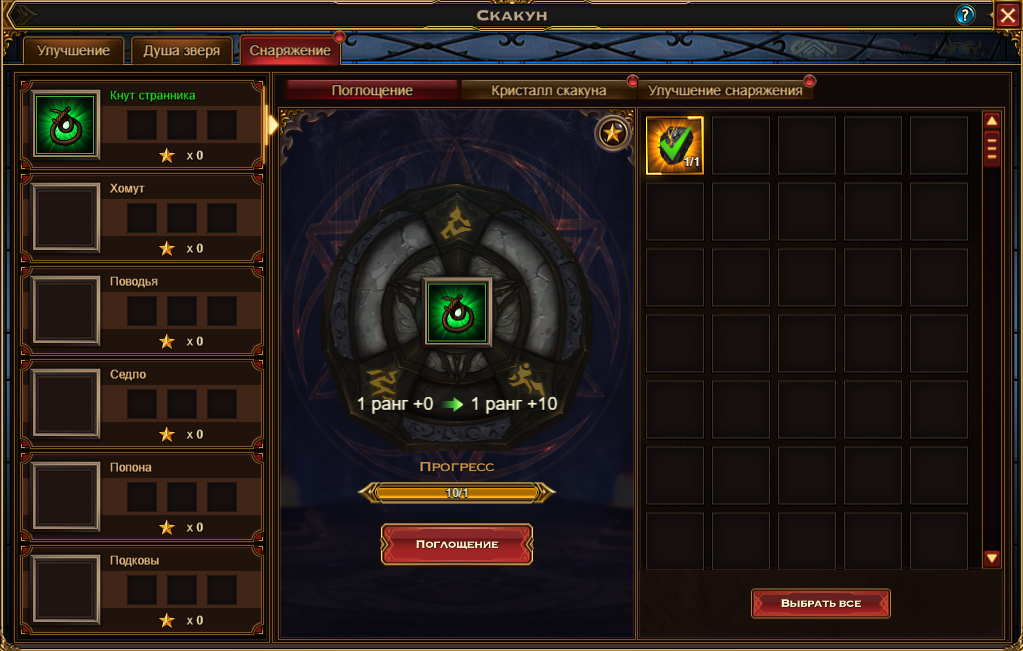
Task: Select the Попона equipment row
Action: pyautogui.click(x=142, y=496)
